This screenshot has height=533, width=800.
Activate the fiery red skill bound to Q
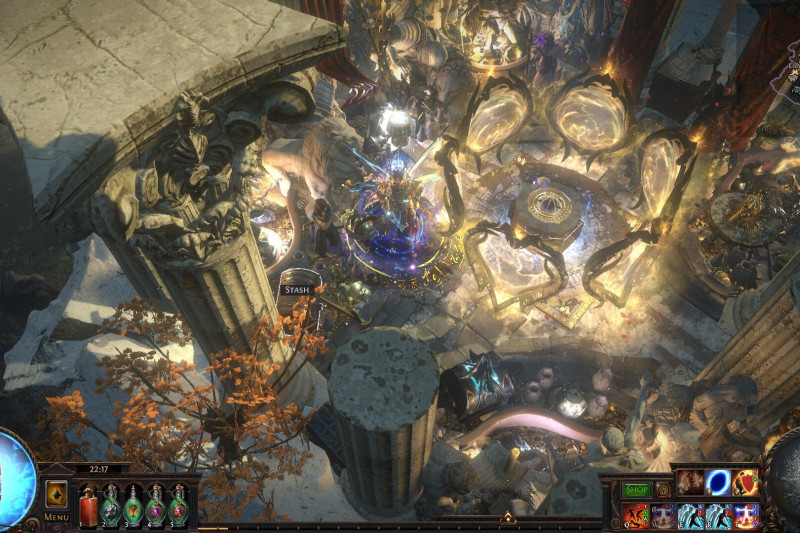point(636,516)
